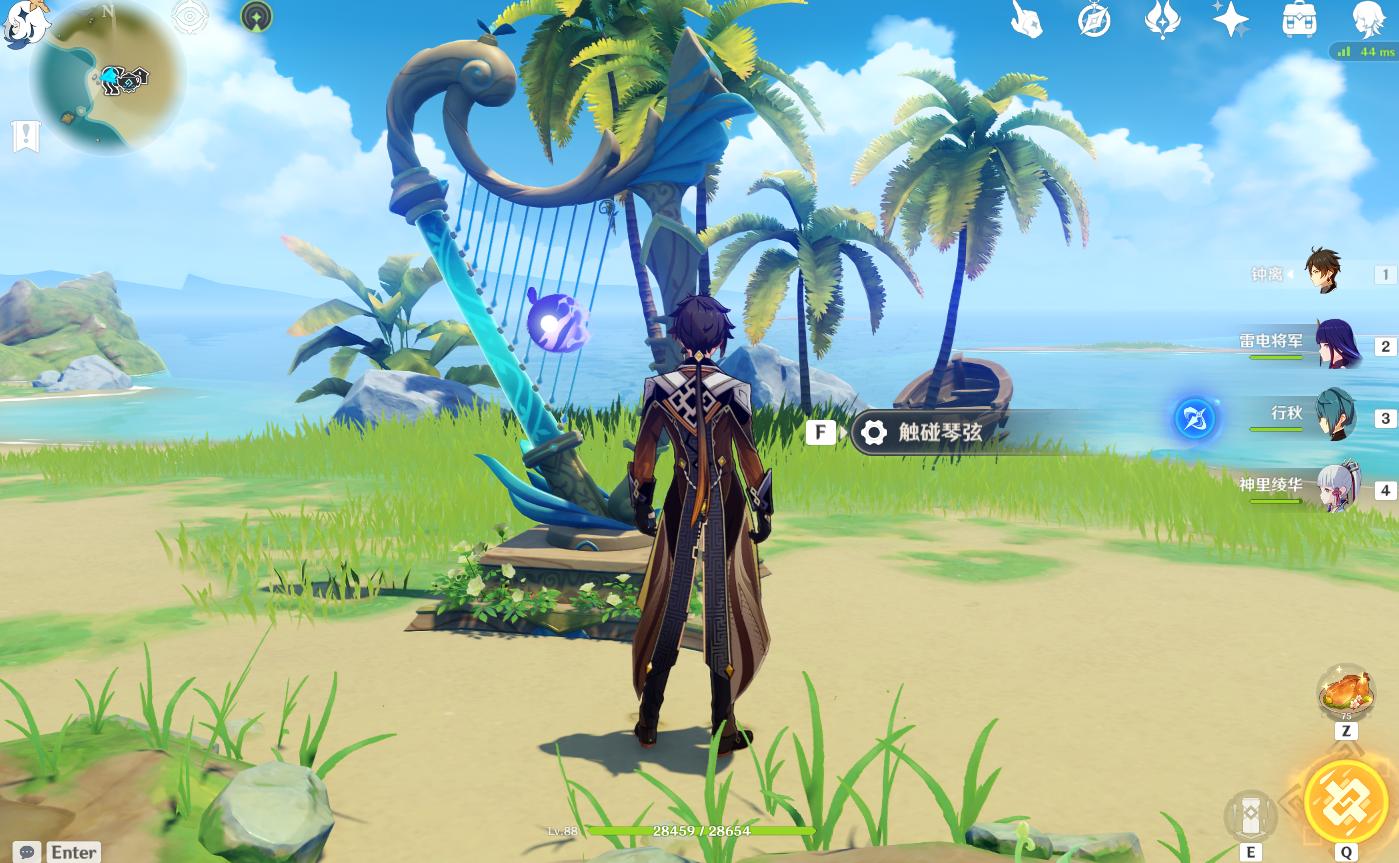Toggle the elemental sight eye icon
Screen dimensions: 1399x863
[x=190, y=17]
